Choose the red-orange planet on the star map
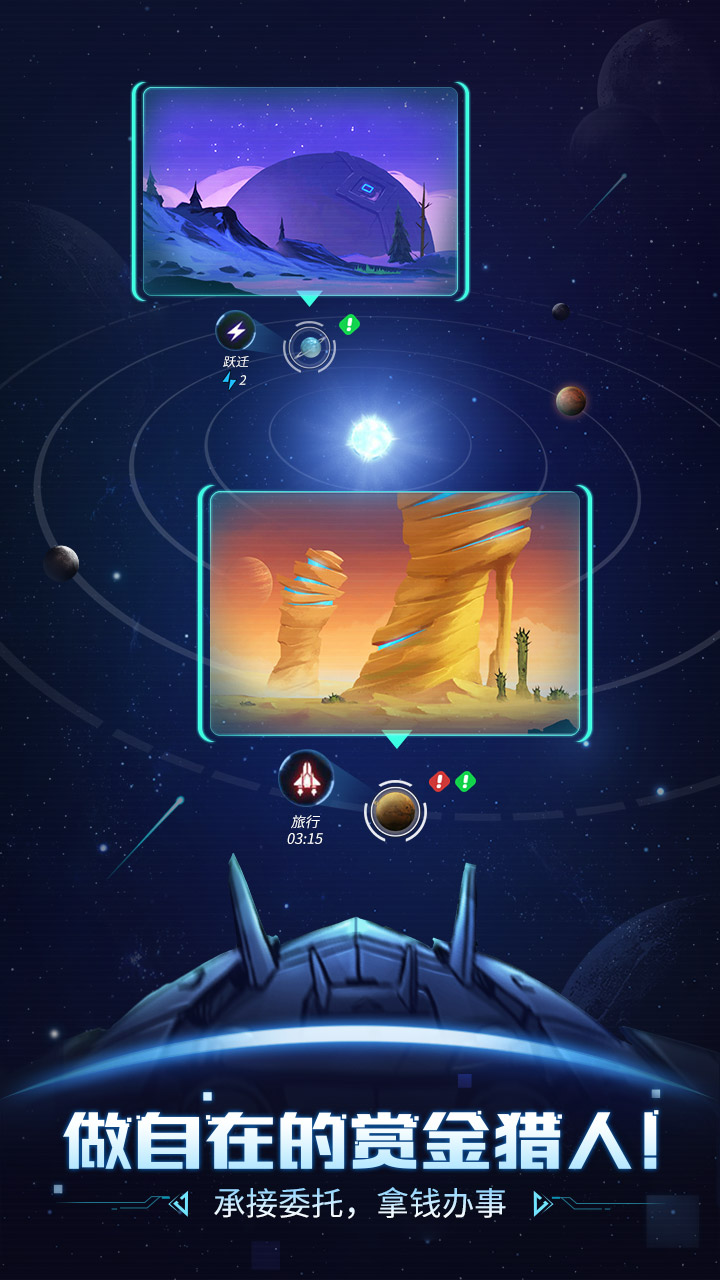 click(x=571, y=401)
